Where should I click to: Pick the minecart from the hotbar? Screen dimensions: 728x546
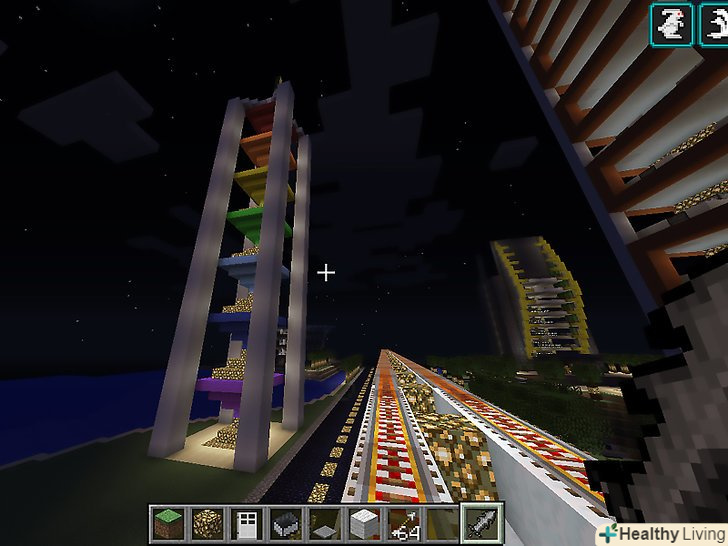(284, 523)
